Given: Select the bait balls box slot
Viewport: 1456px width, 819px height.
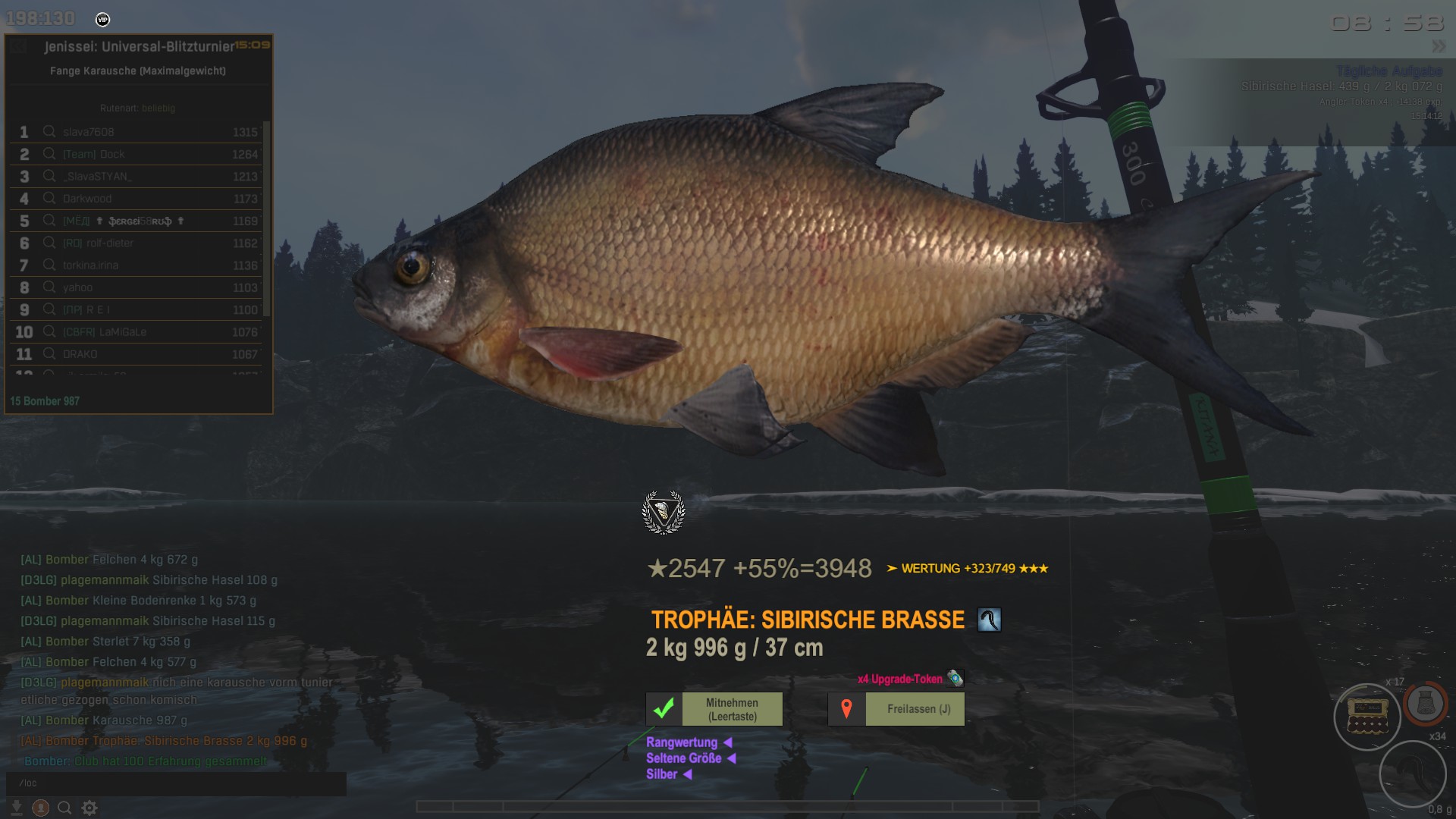Looking at the screenshot, I should (1367, 716).
